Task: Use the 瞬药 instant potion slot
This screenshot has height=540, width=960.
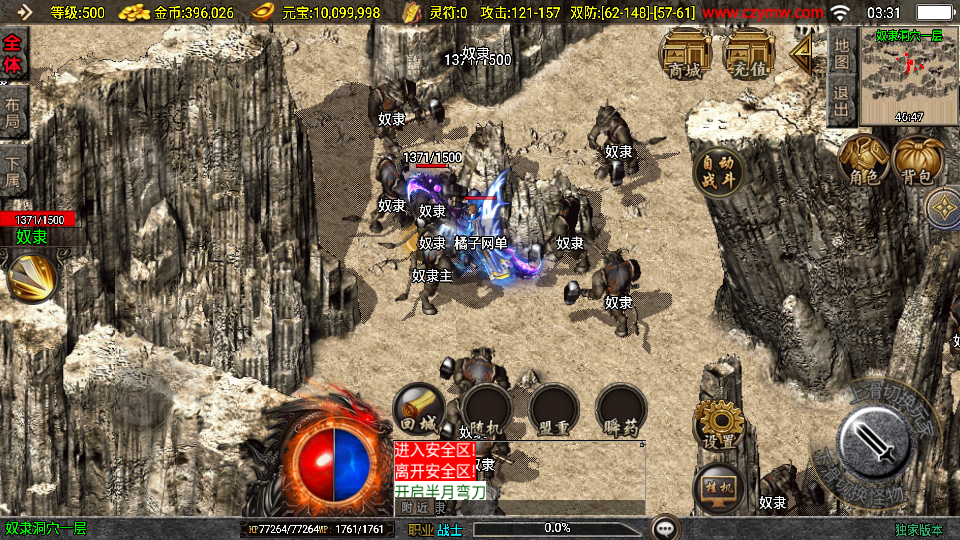Action: [620, 410]
